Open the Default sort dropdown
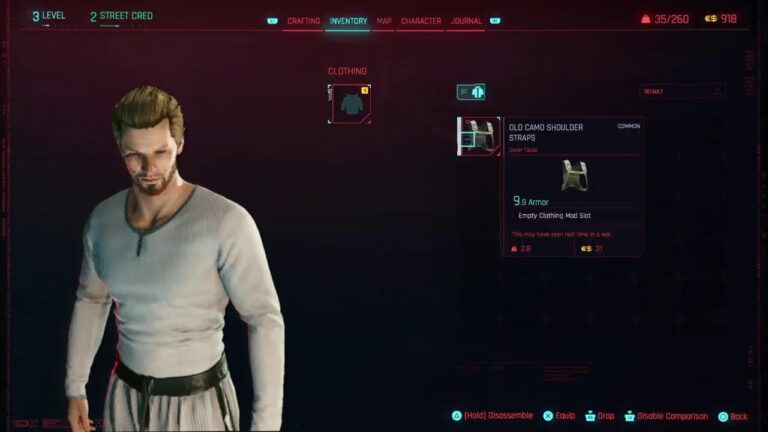The width and height of the screenshot is (768, 432). 683,91
